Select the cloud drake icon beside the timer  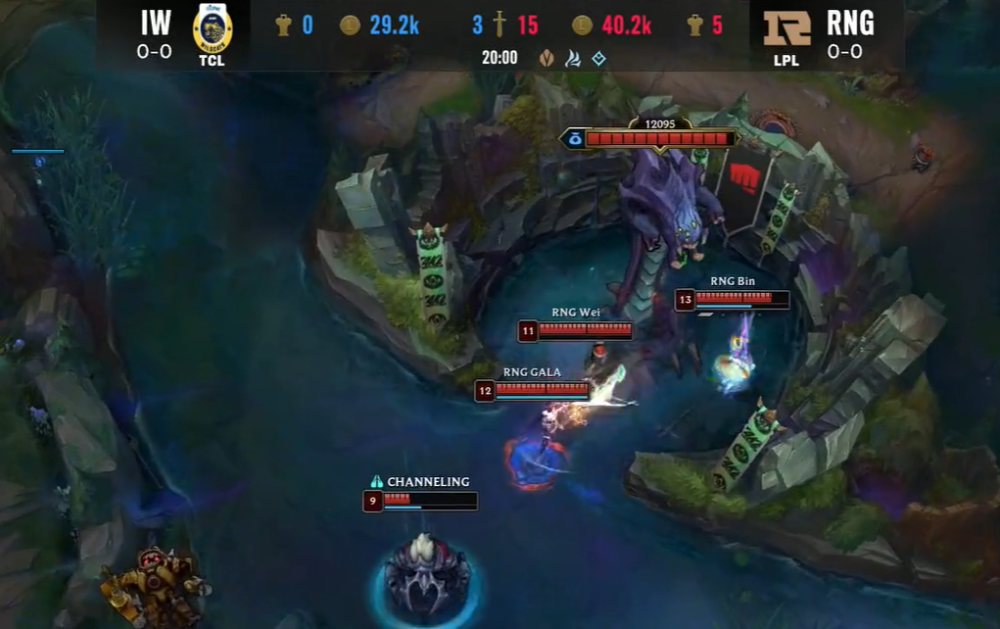(573, 58)
